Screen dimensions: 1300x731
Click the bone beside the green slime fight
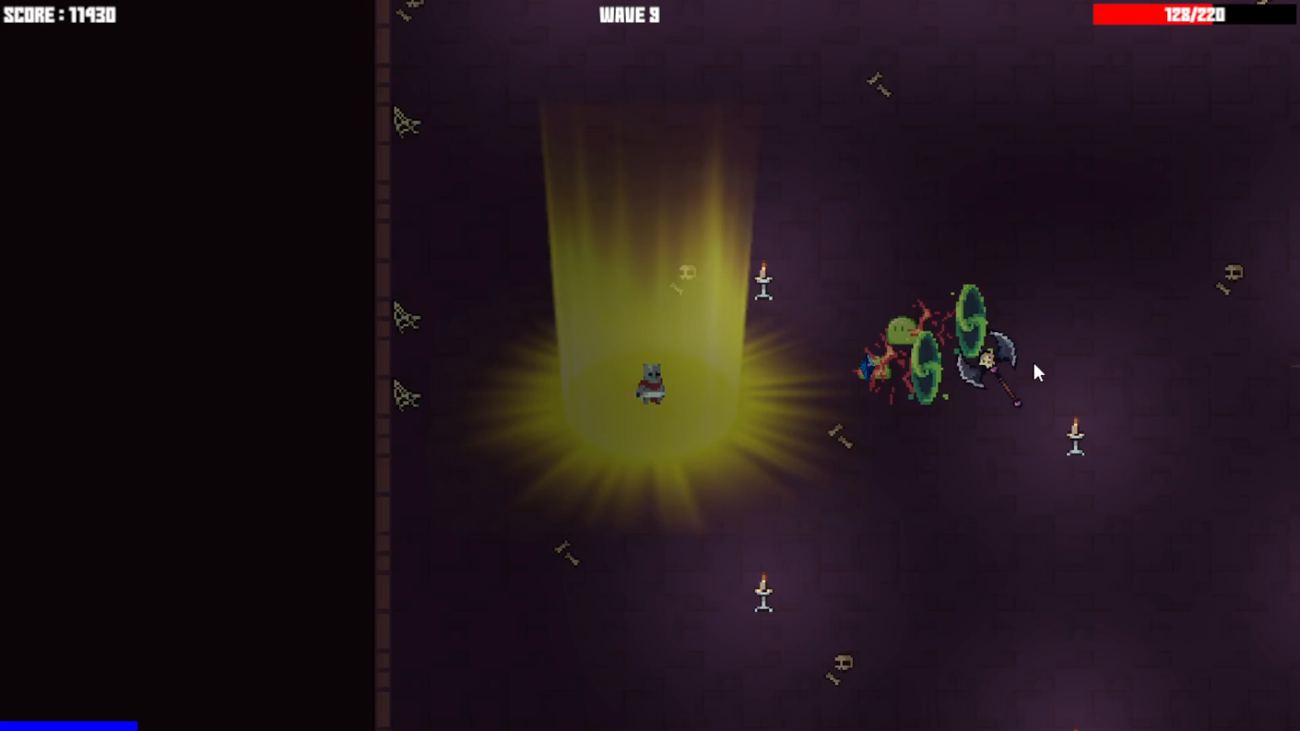[840, 435]
